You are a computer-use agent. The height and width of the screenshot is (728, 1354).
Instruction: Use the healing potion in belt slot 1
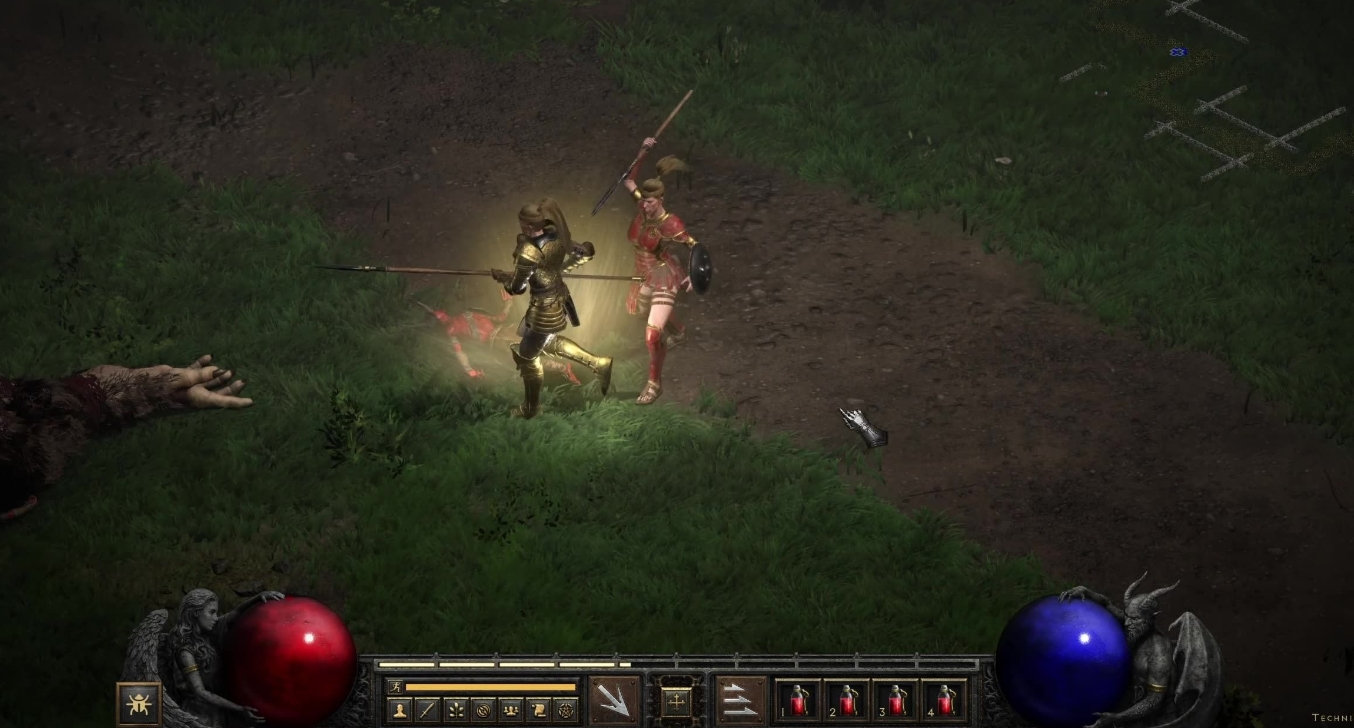point(798,700)
